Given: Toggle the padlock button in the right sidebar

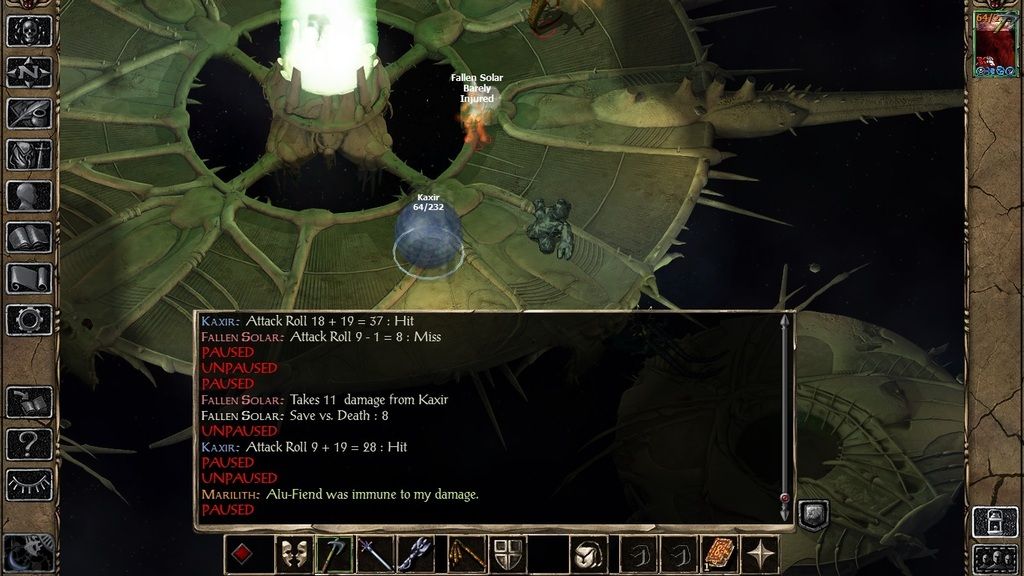Looking at the screenshot, I should pos(994,521).
